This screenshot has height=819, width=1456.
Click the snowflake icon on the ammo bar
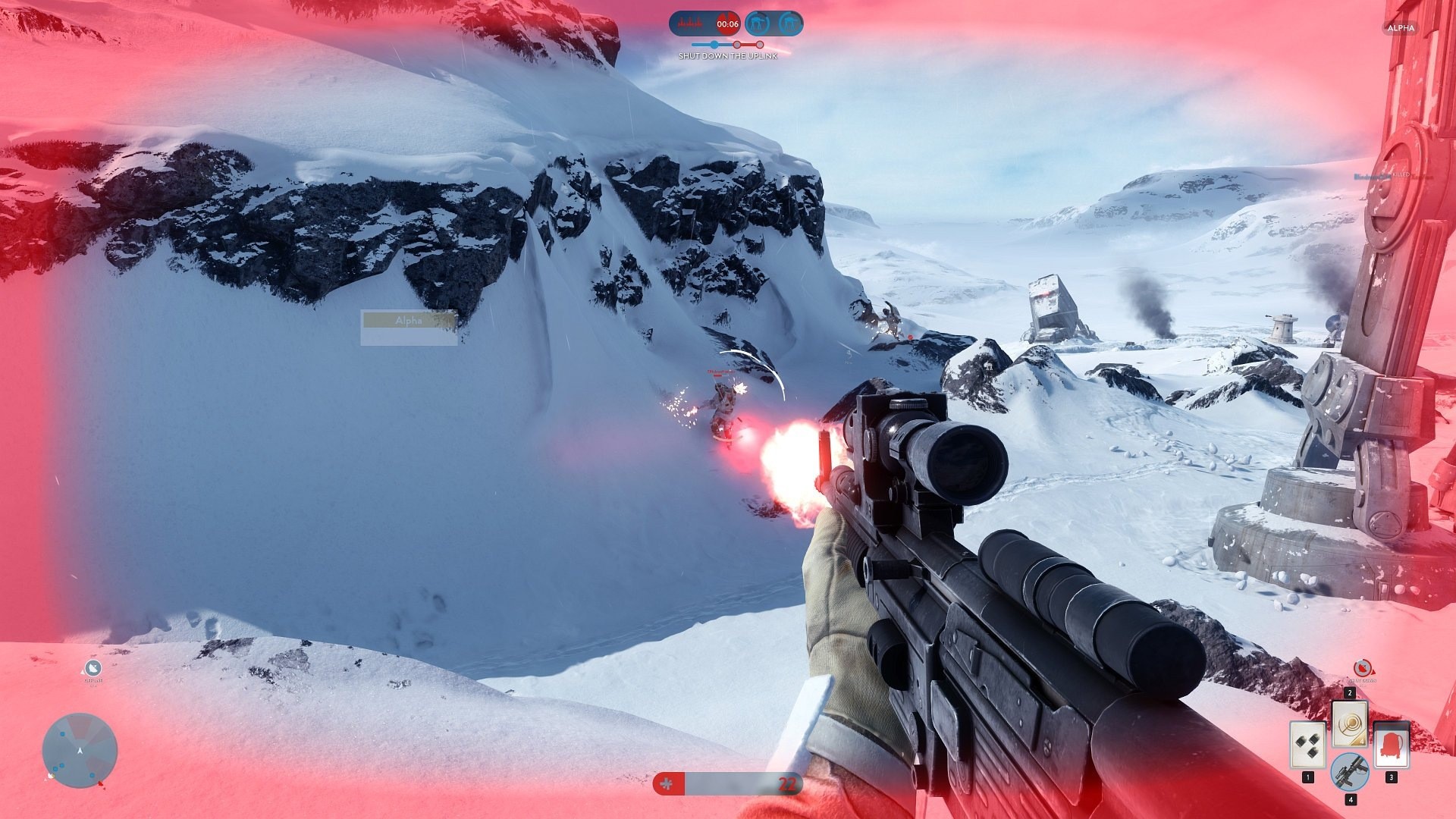point(667,785)
